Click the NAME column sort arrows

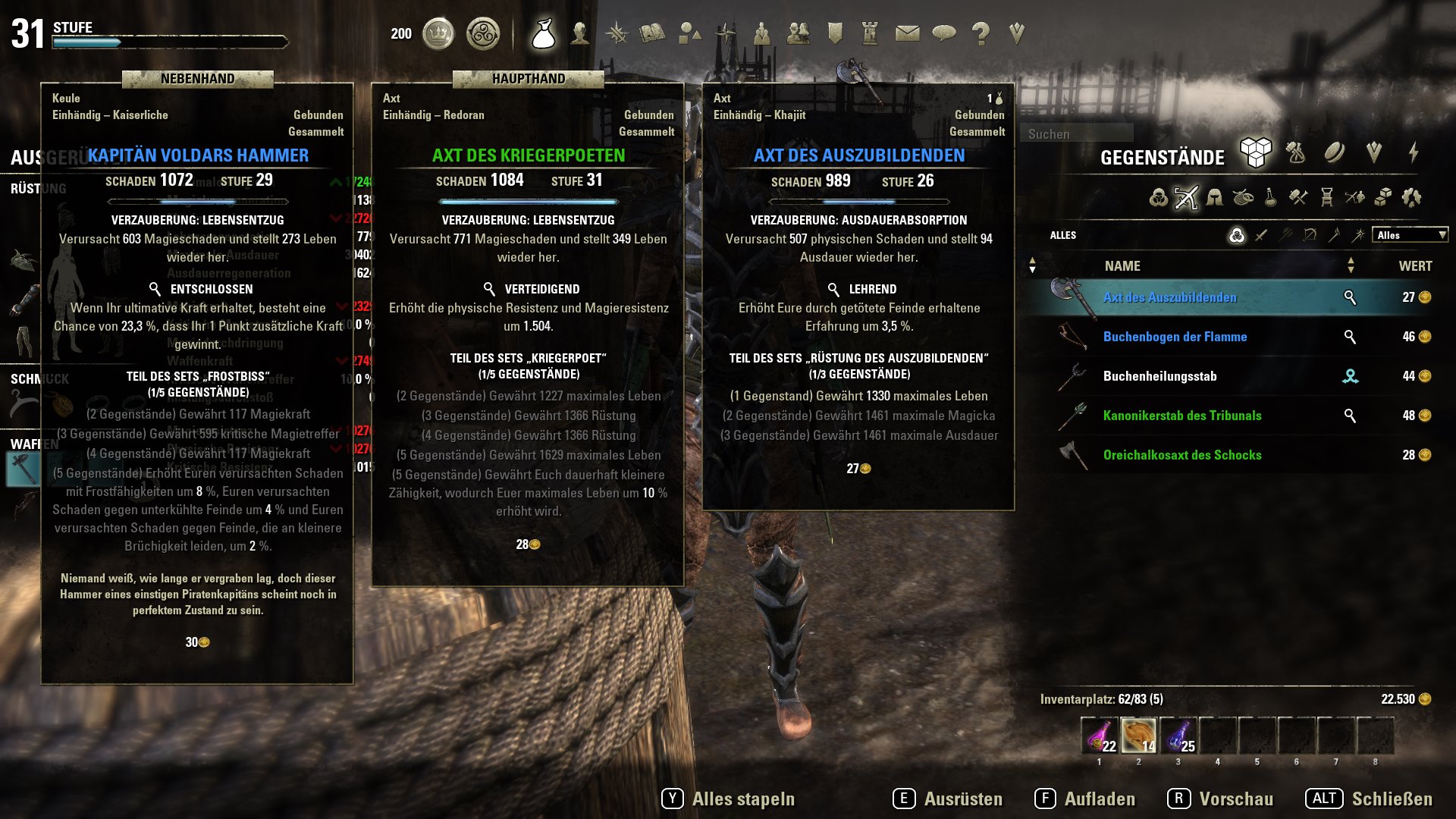click(x=1032, y=265)
